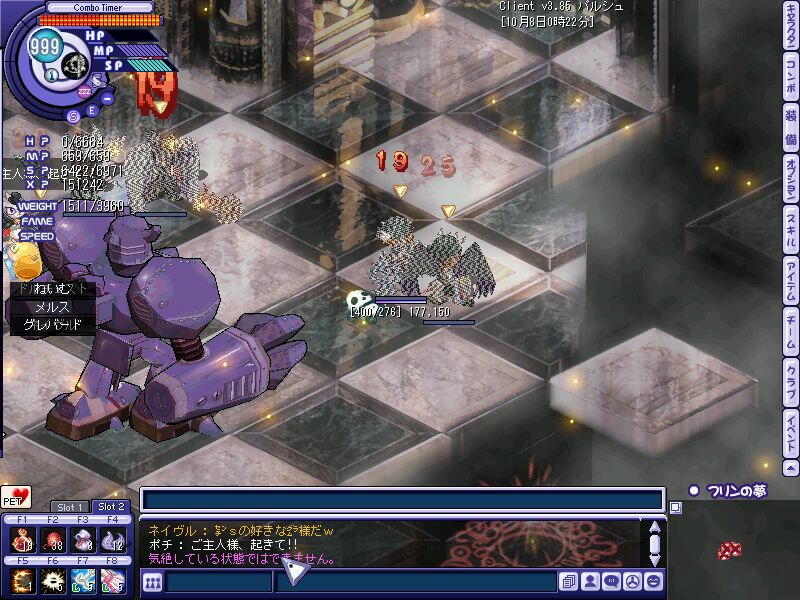The width and height of the screenshot is (800, 600).
Task: Activate the F5 fiery burst skill
Action: pyautogui.click(x=22, y=582)
